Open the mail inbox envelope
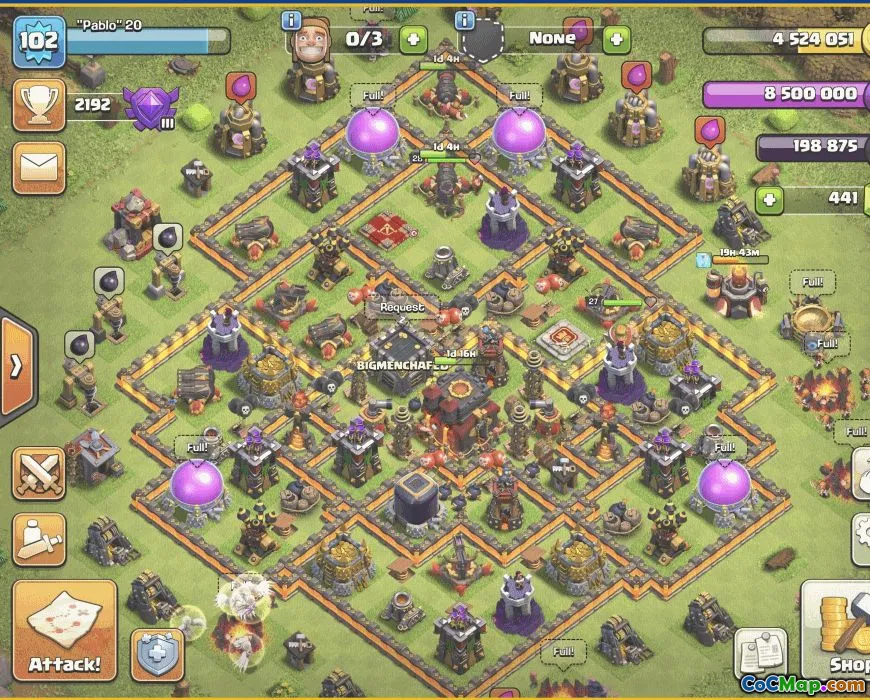 pyautogui.click(x=39, y=167)
